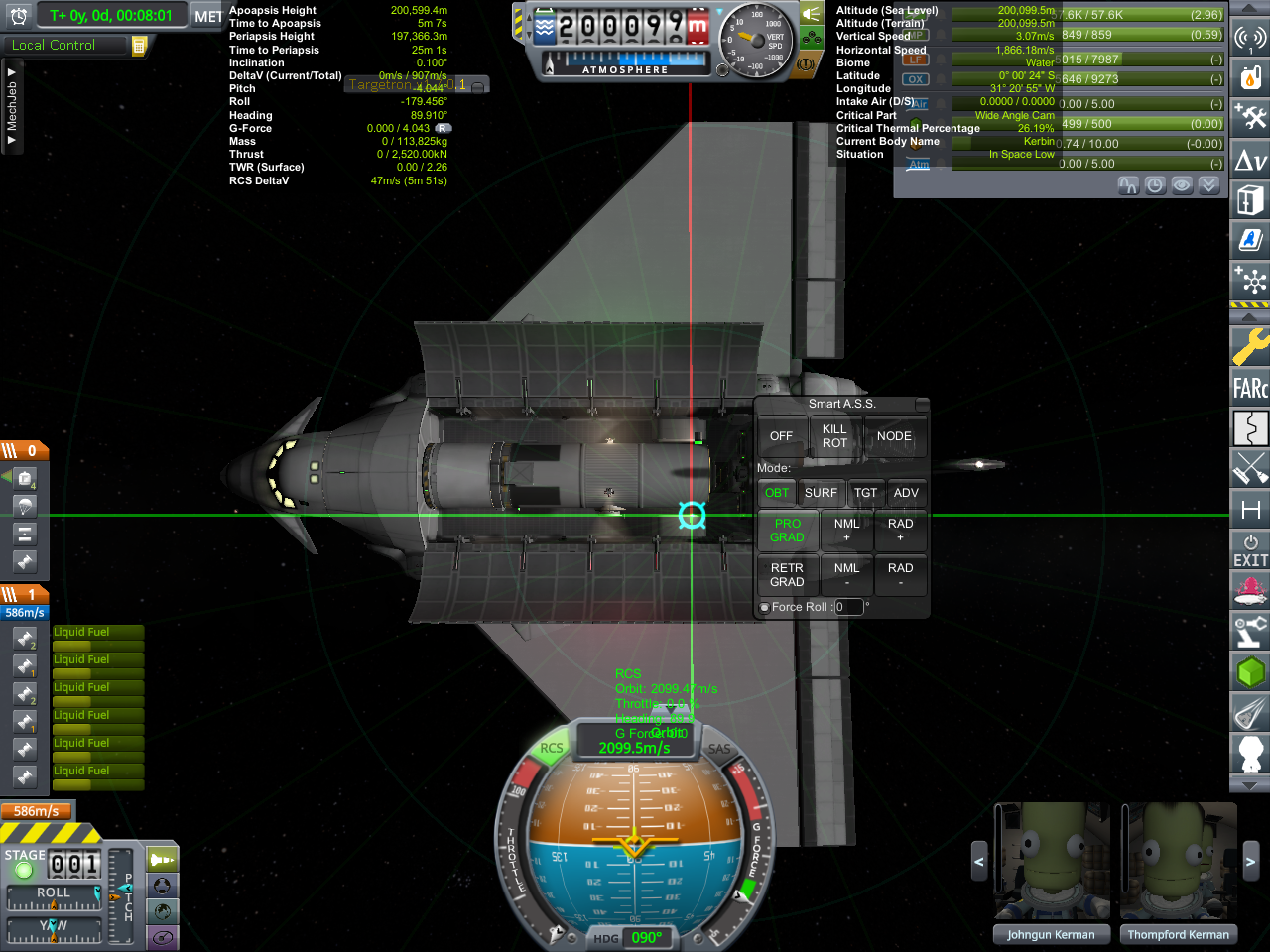Point the craft PRO GRAD
Viewport: 1270px width, 952px height.
(788, 531)
